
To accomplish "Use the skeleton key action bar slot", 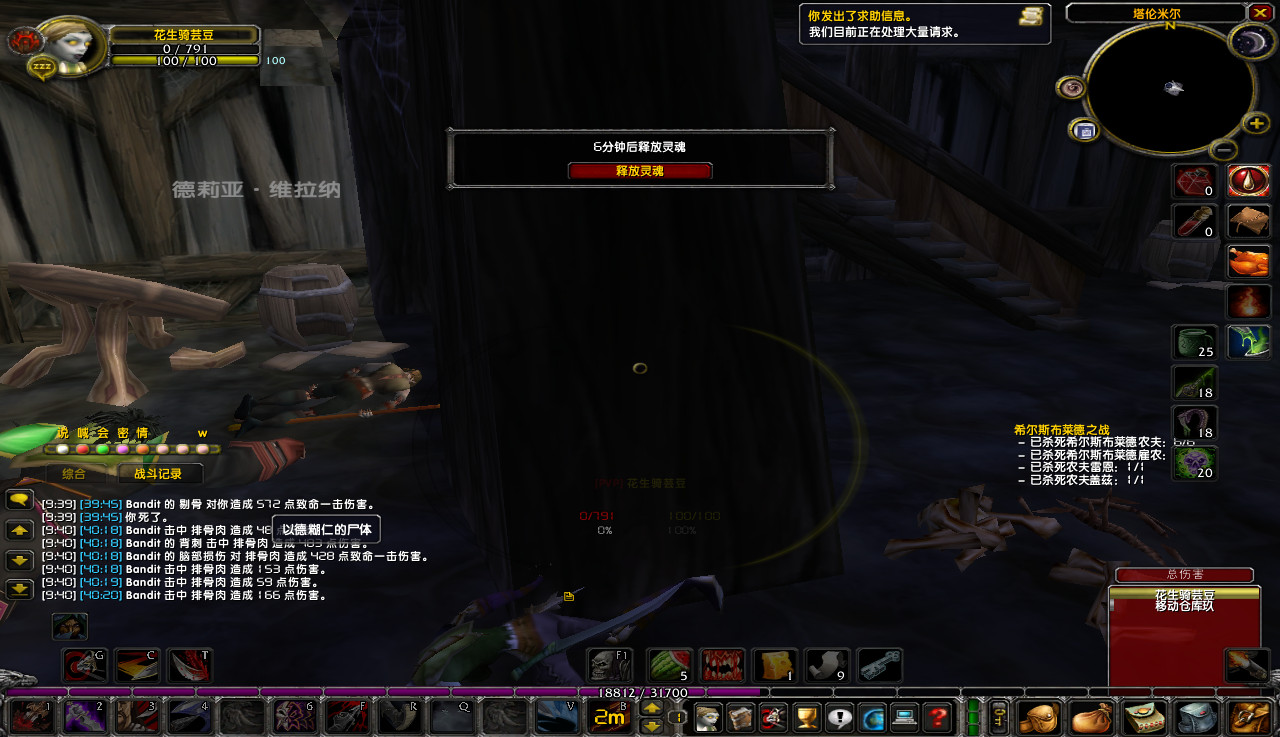I will (x=879, y=664).
